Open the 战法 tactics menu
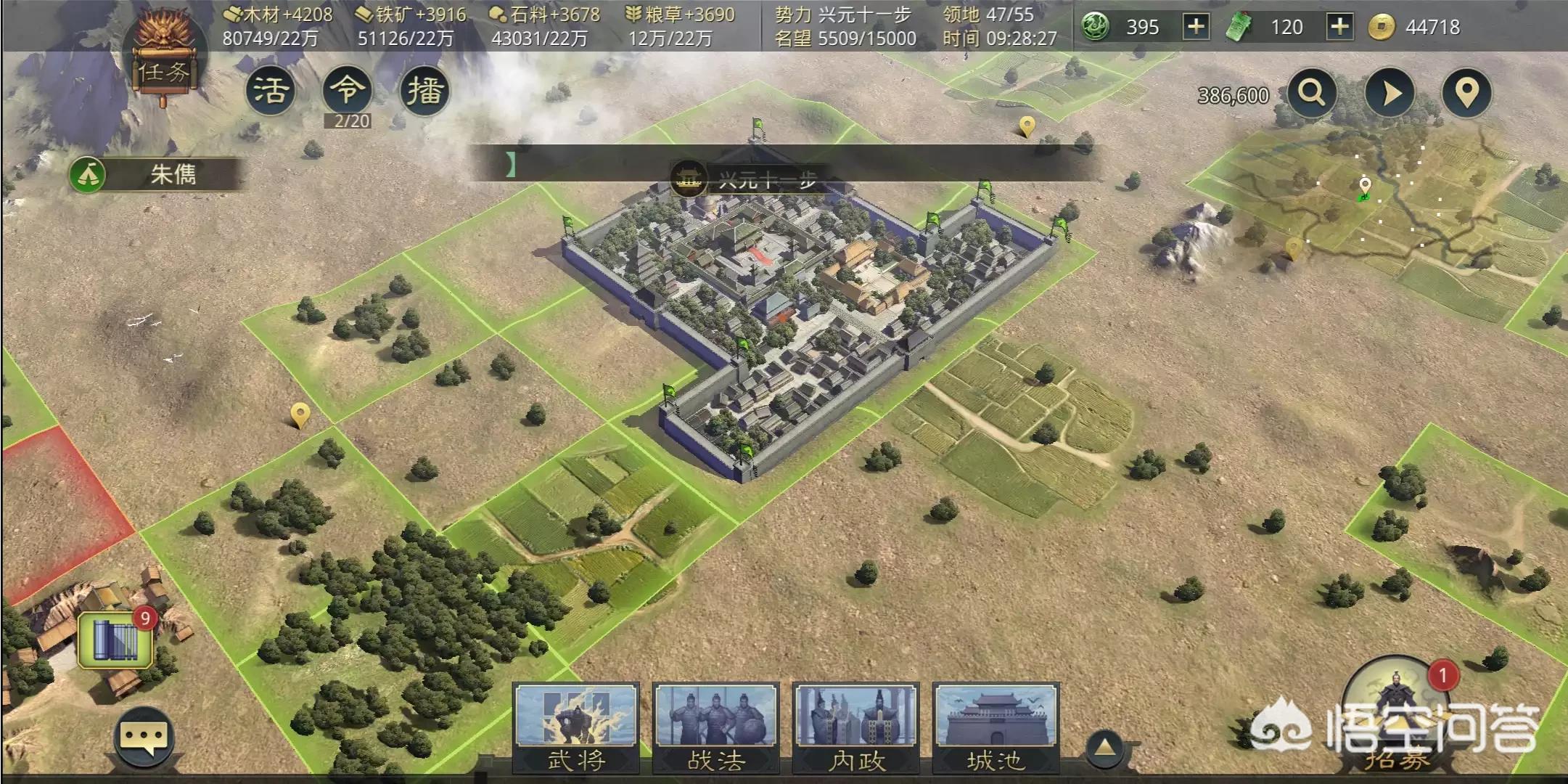Viewport: 1568px width, 784px height. 716,727
